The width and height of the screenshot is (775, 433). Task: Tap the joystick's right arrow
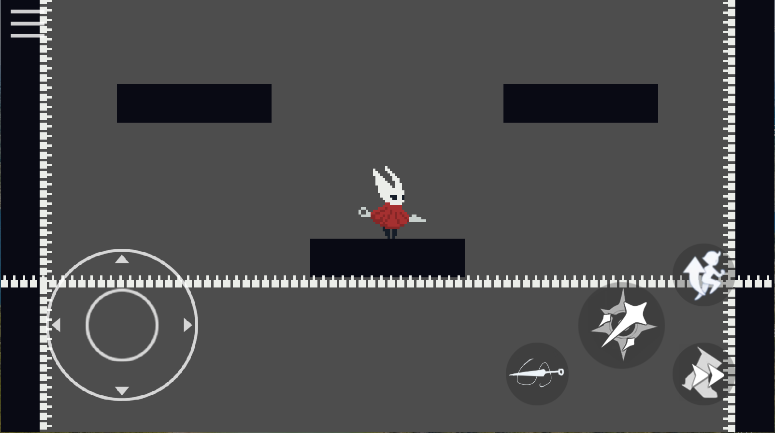click(x=187, y=325)
